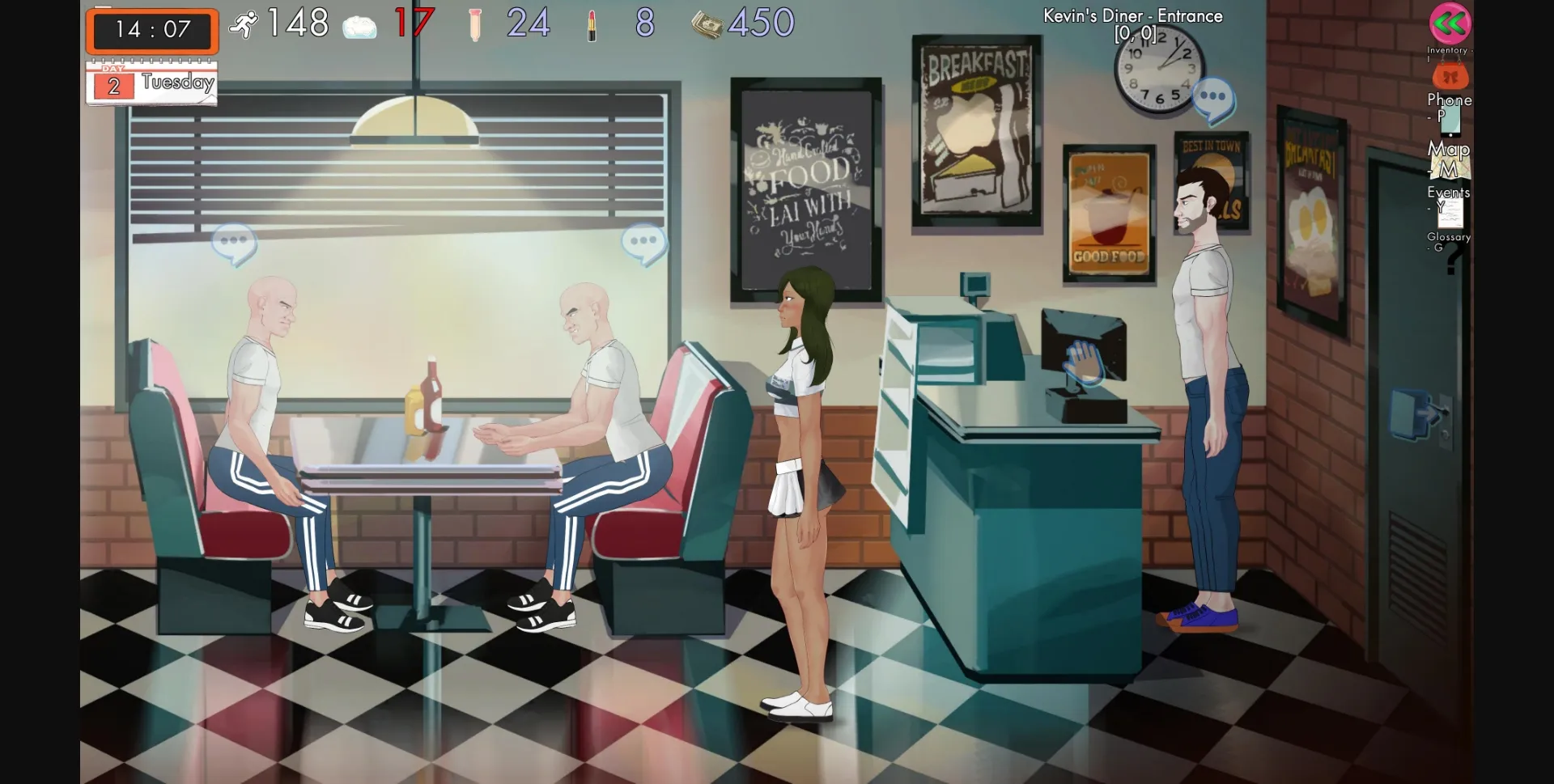Click the pink double-arrow rewind icon
1554x784 pixels.
click(1451, 24)
